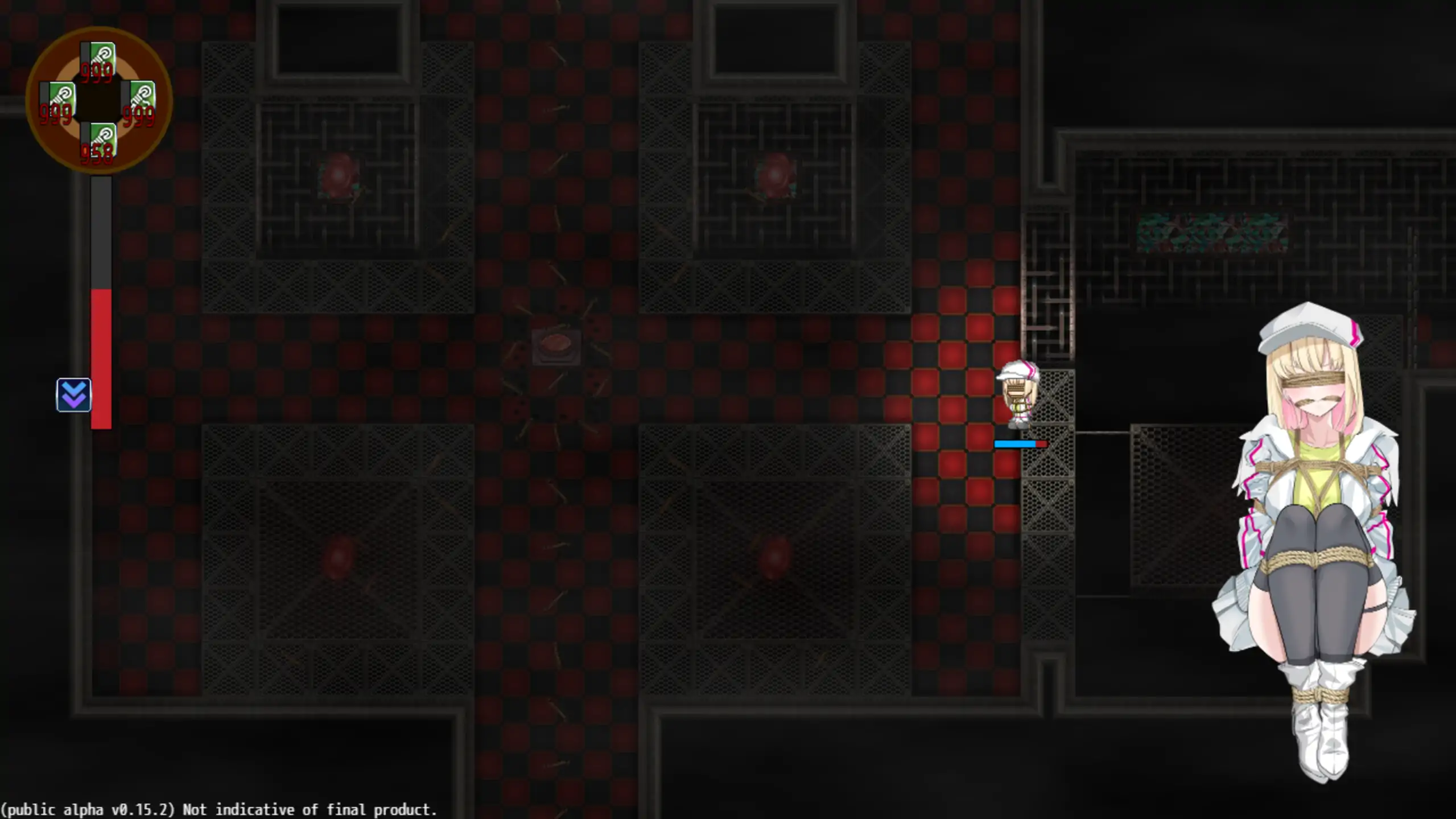This screenshot has height=819, width=1456.
Task: Click the blue double-chevron down icon
Action: tap(74, 394)
